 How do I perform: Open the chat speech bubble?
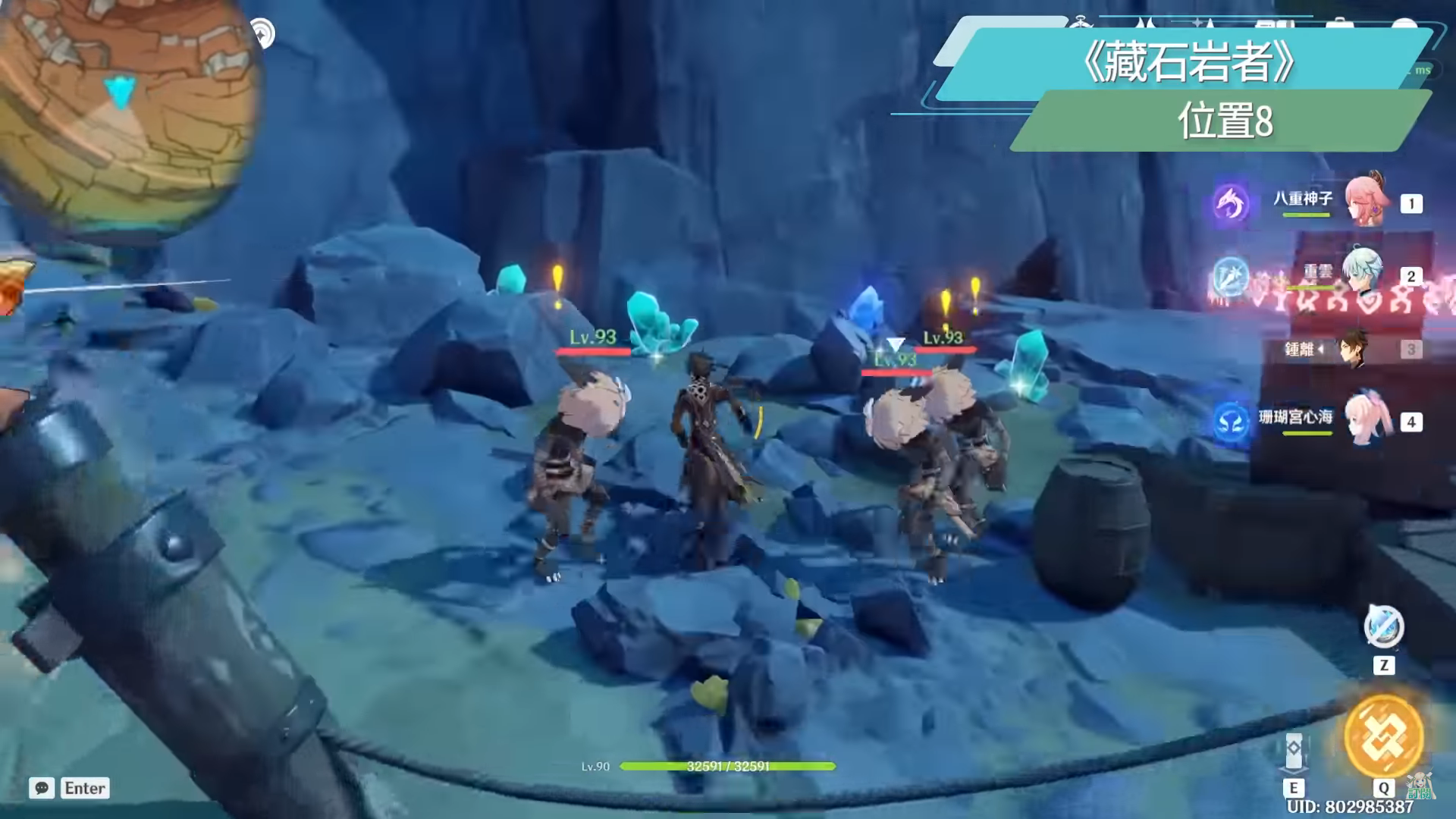(x=42, y=788)
